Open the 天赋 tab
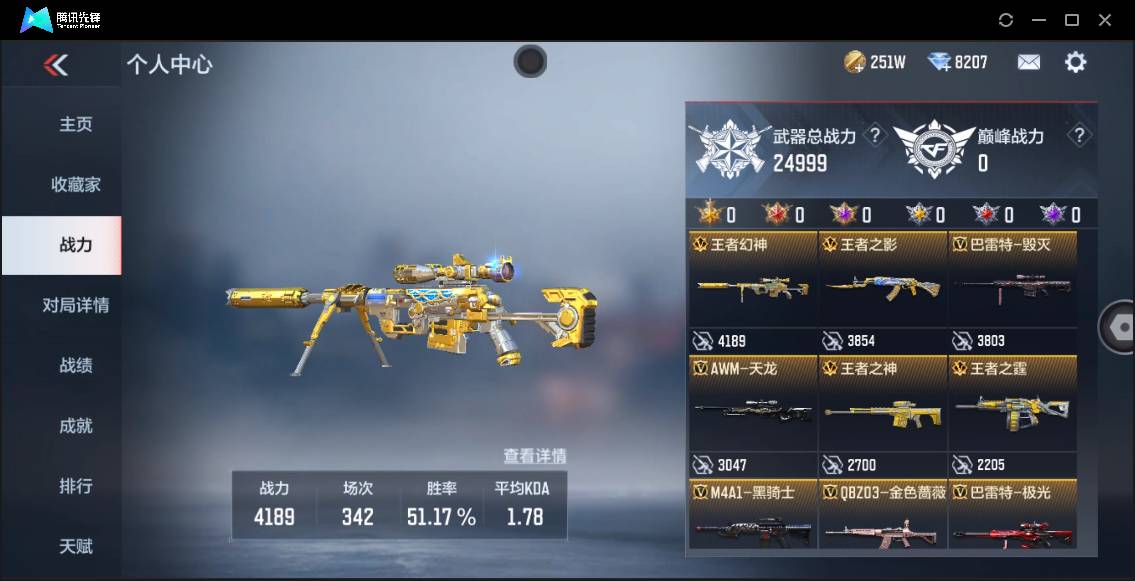This screenshot has height=581, width=1135. [76, 547]
